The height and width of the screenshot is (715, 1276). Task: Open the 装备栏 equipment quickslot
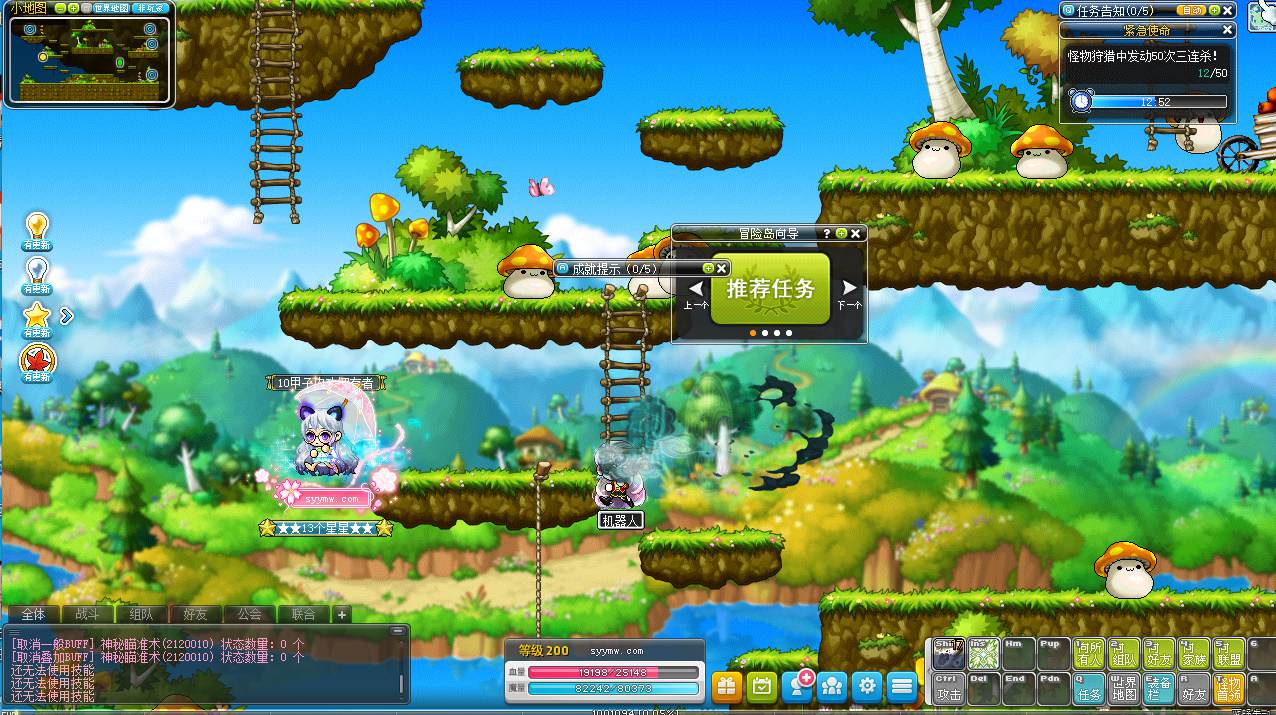pos(1160,687)
